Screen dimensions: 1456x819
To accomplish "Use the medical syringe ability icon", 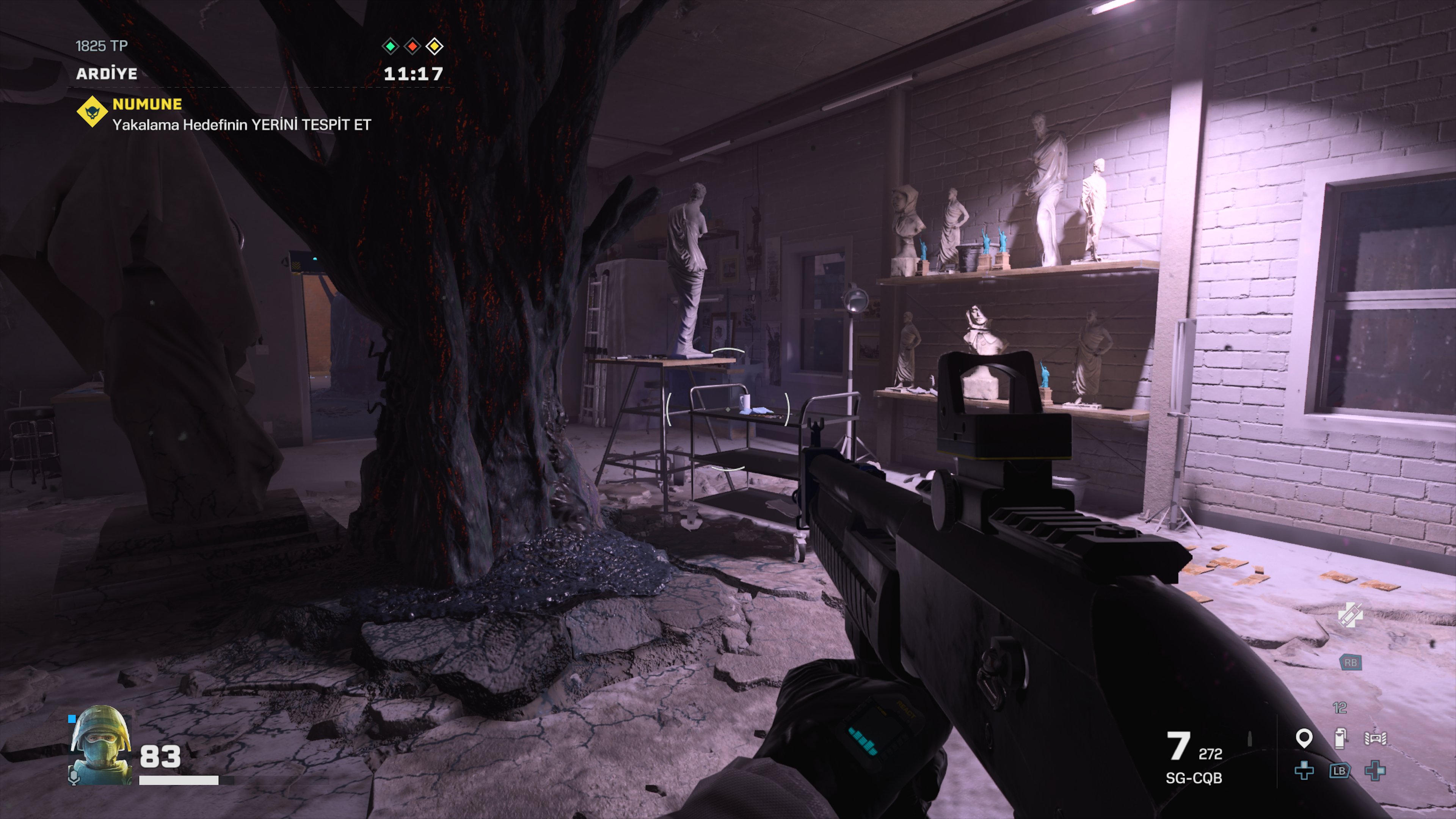I will pos(1350,615).
